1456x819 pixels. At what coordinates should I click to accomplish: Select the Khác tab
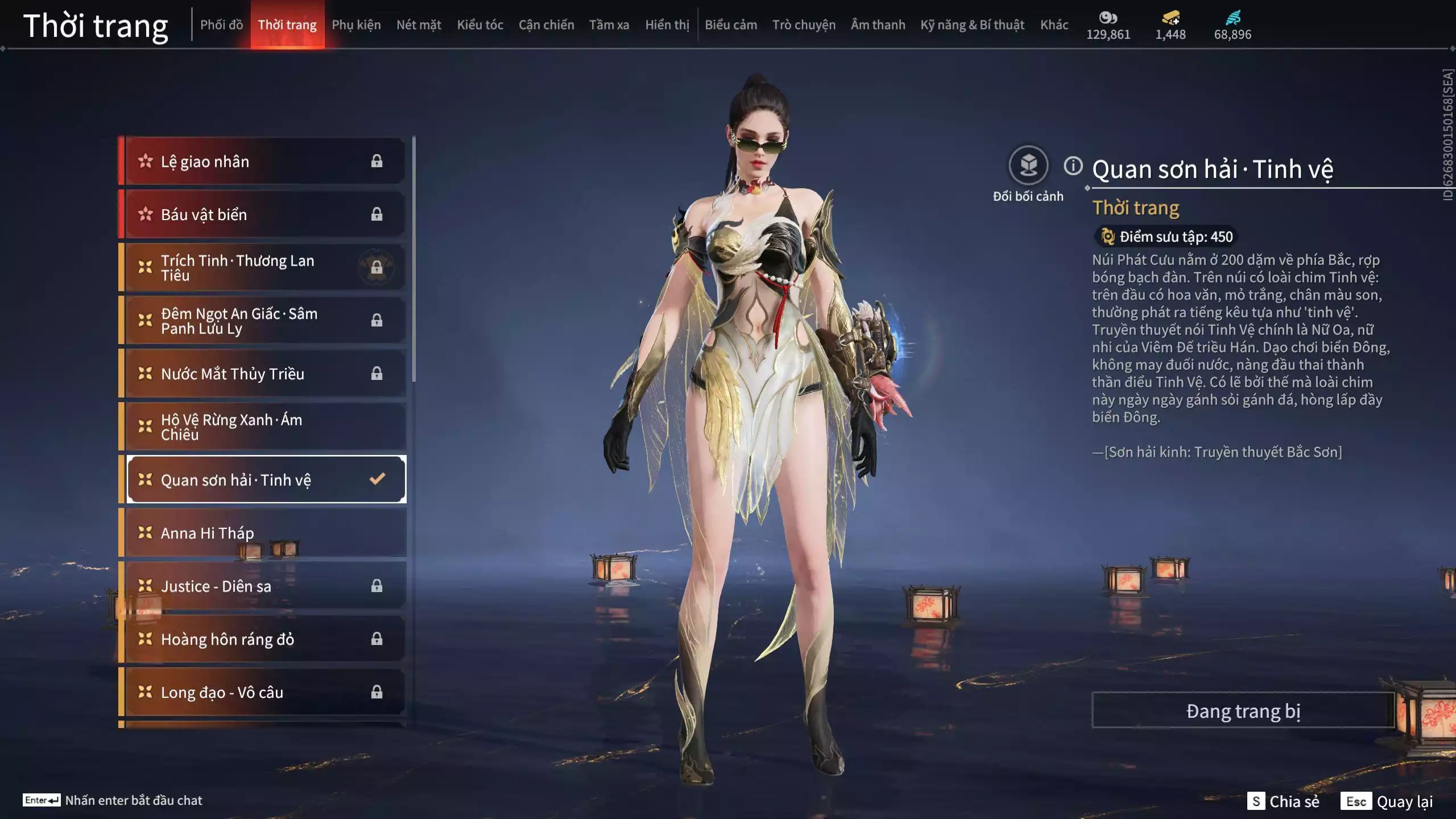(1054, 25)
